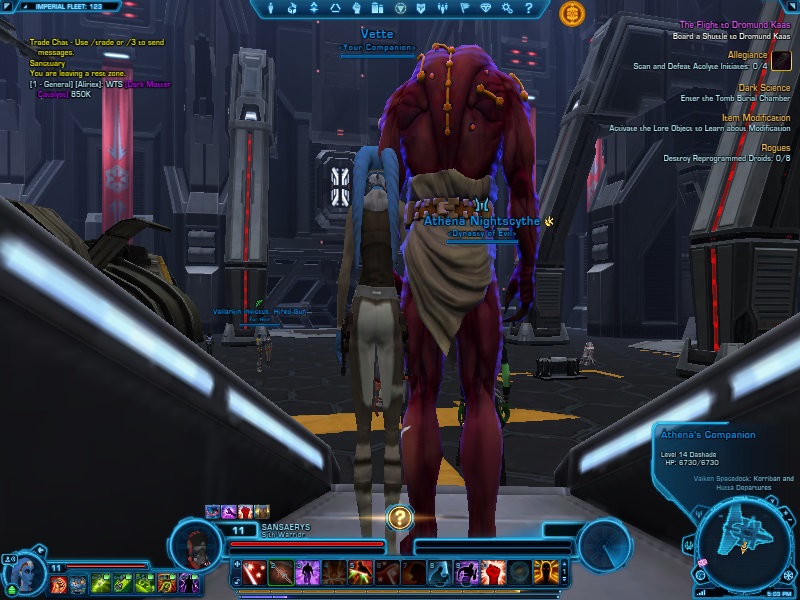
Task: Select the Athena Nightscythe nameplate
Action: 481,221
